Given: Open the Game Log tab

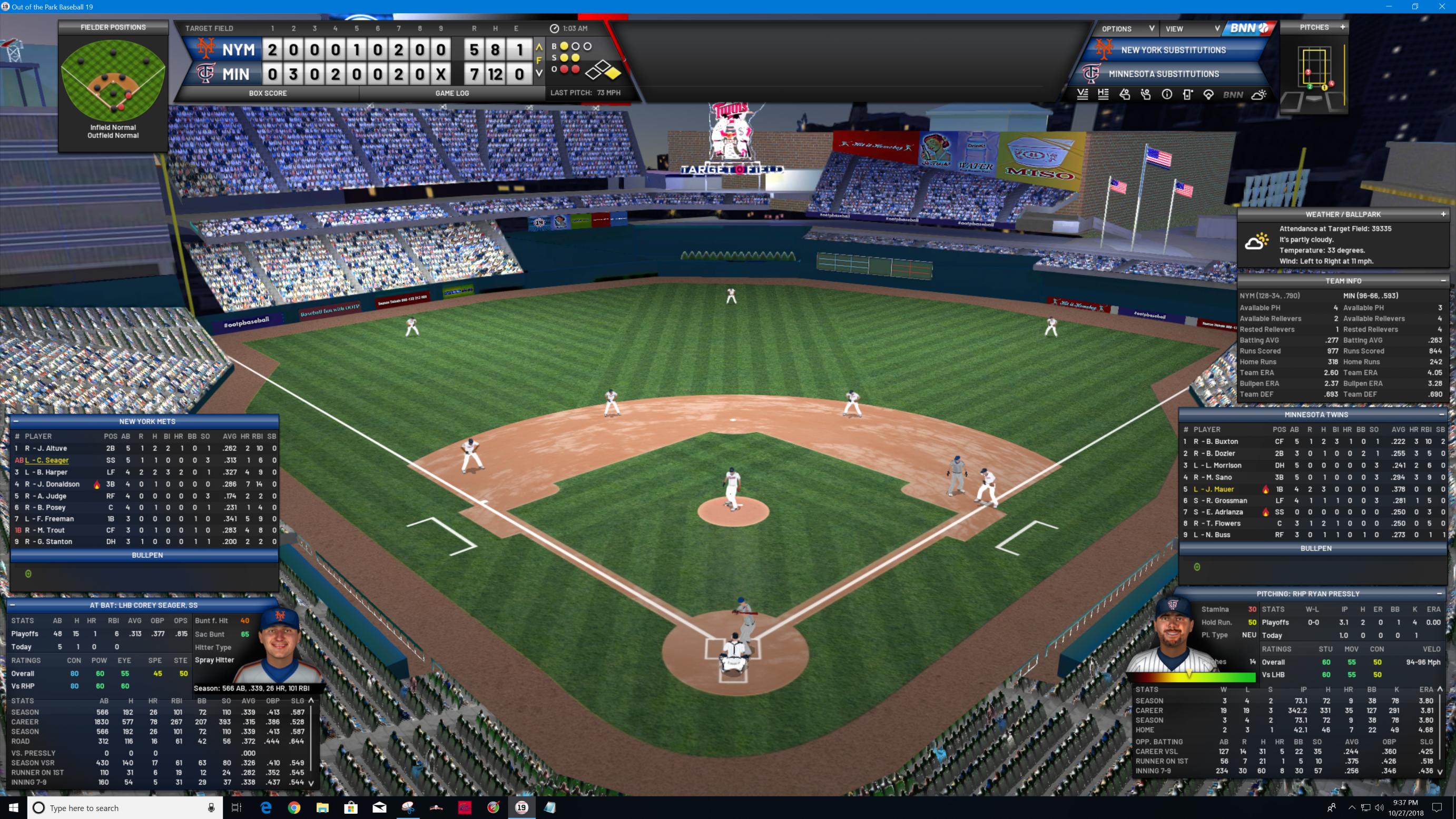Looking at the screenshot, I should click(x=451, y=93).
